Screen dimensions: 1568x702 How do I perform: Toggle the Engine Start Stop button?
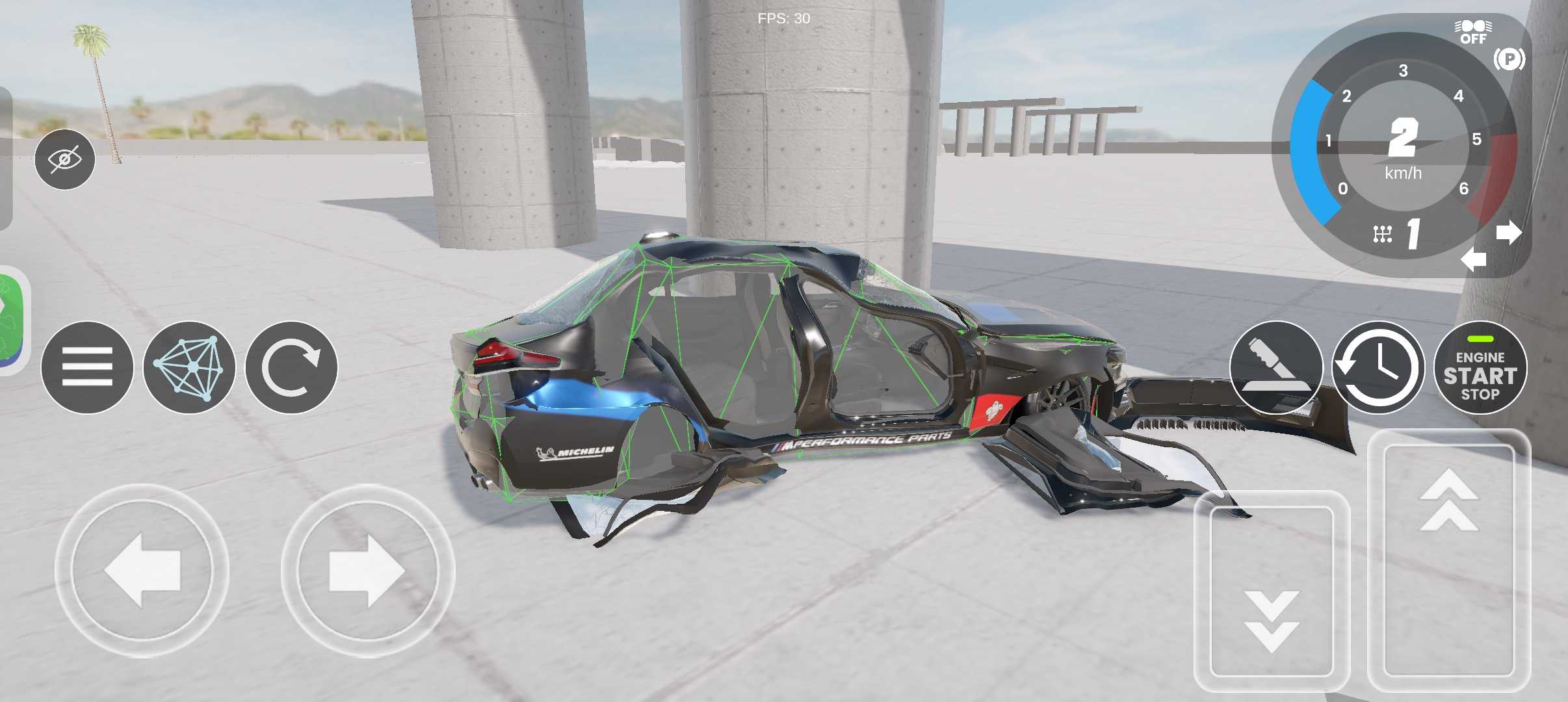coord(1480,367)
